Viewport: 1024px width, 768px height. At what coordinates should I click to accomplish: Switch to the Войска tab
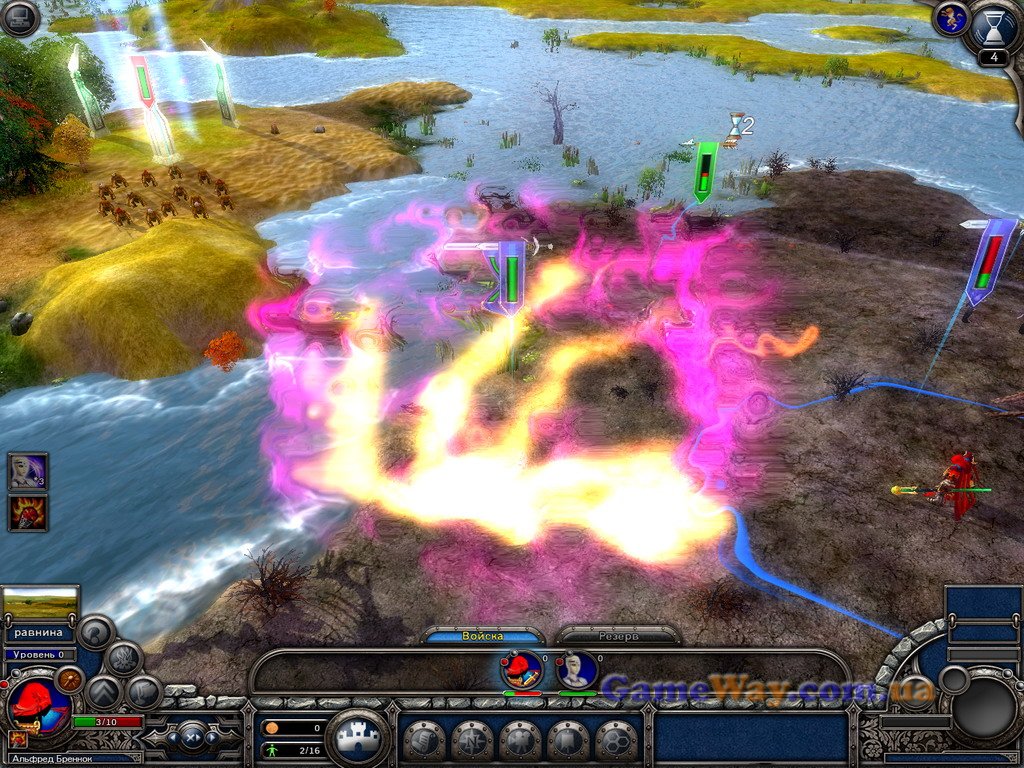point(483,636)
